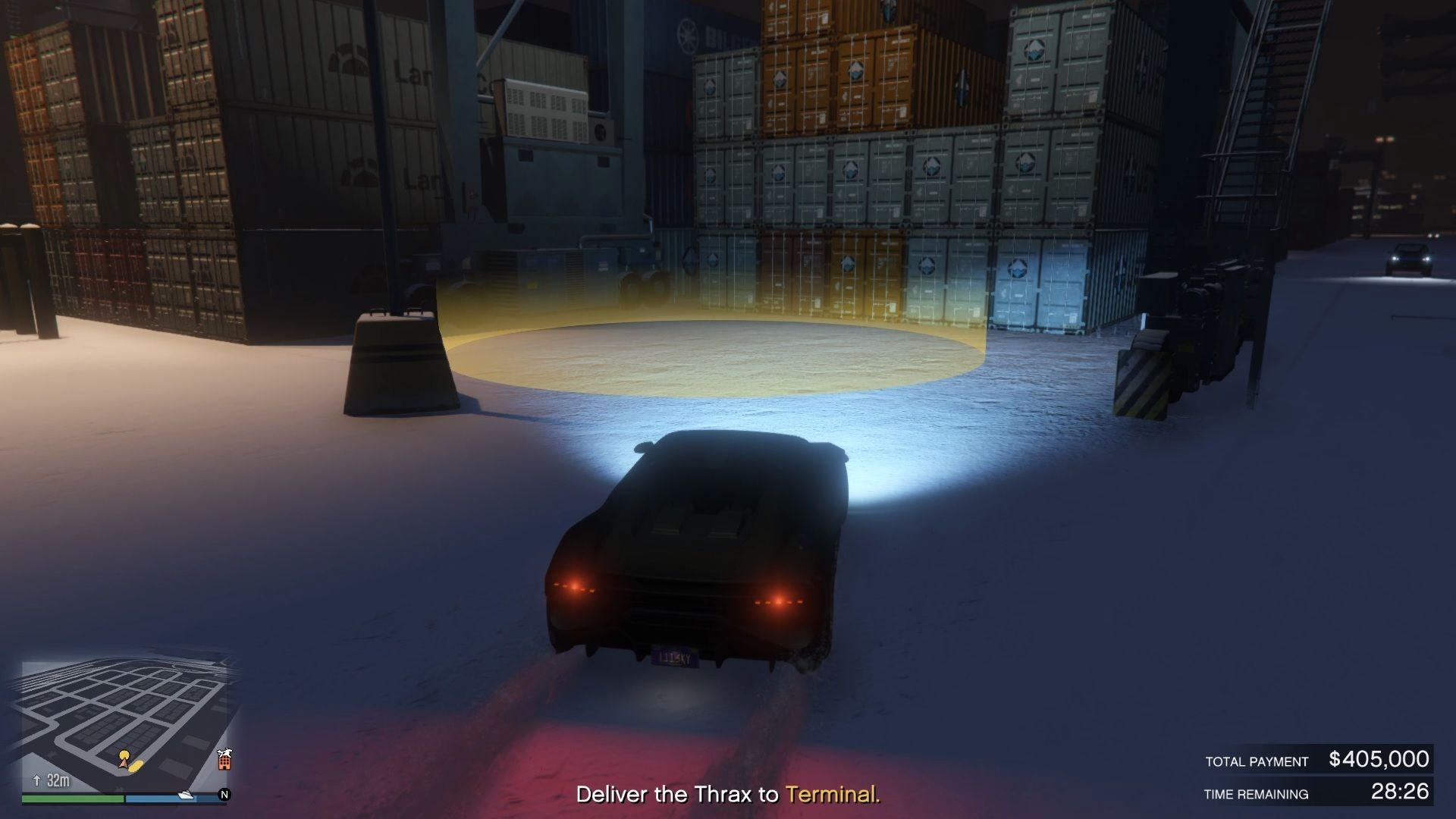Image resolution: width=1456 pixels, height=819 pixels.
Task: Click the 32m distance text on the minimap
Action: (x=58, y=781)
